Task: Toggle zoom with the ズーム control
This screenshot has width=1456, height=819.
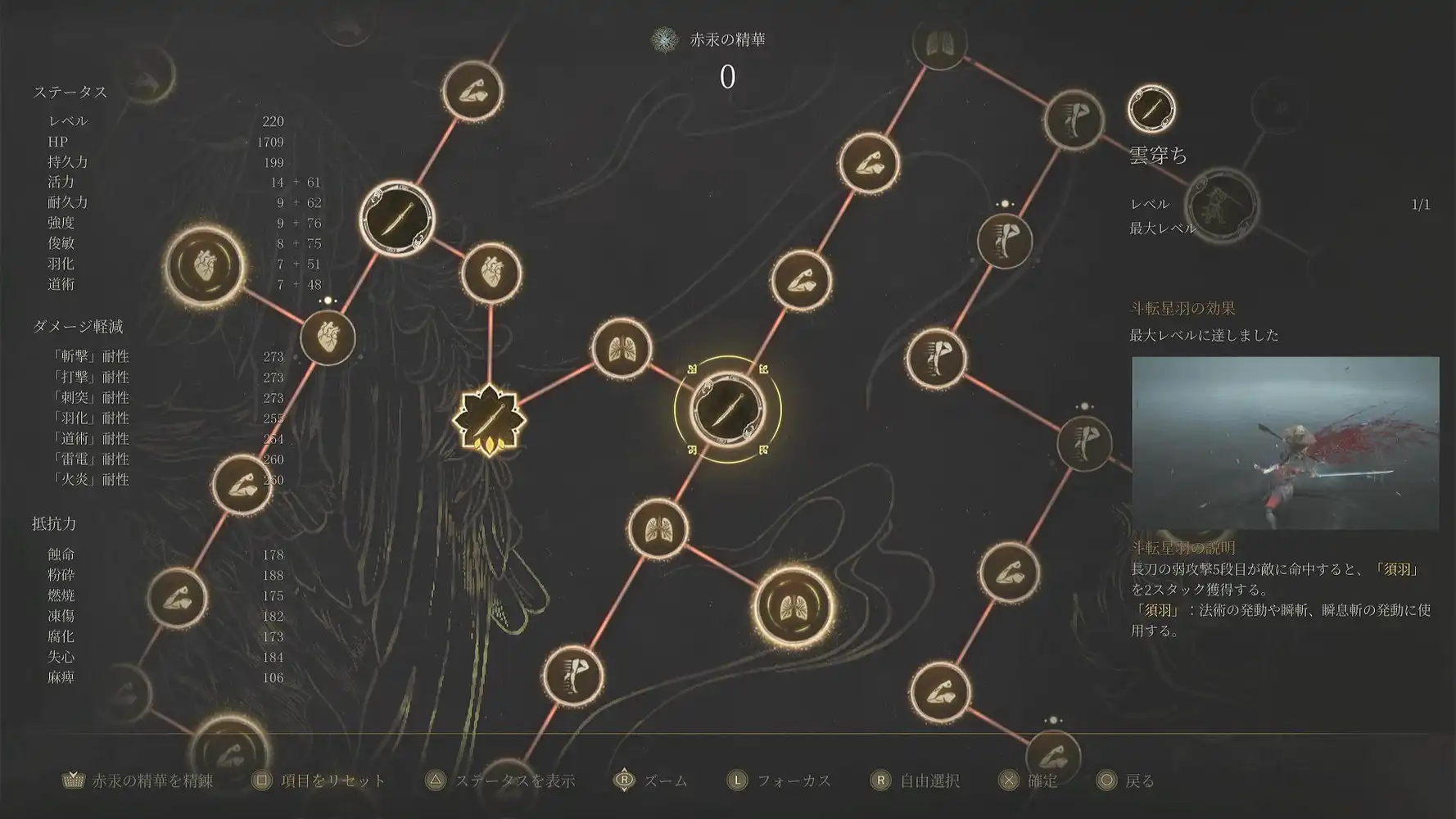Action: 655,781
